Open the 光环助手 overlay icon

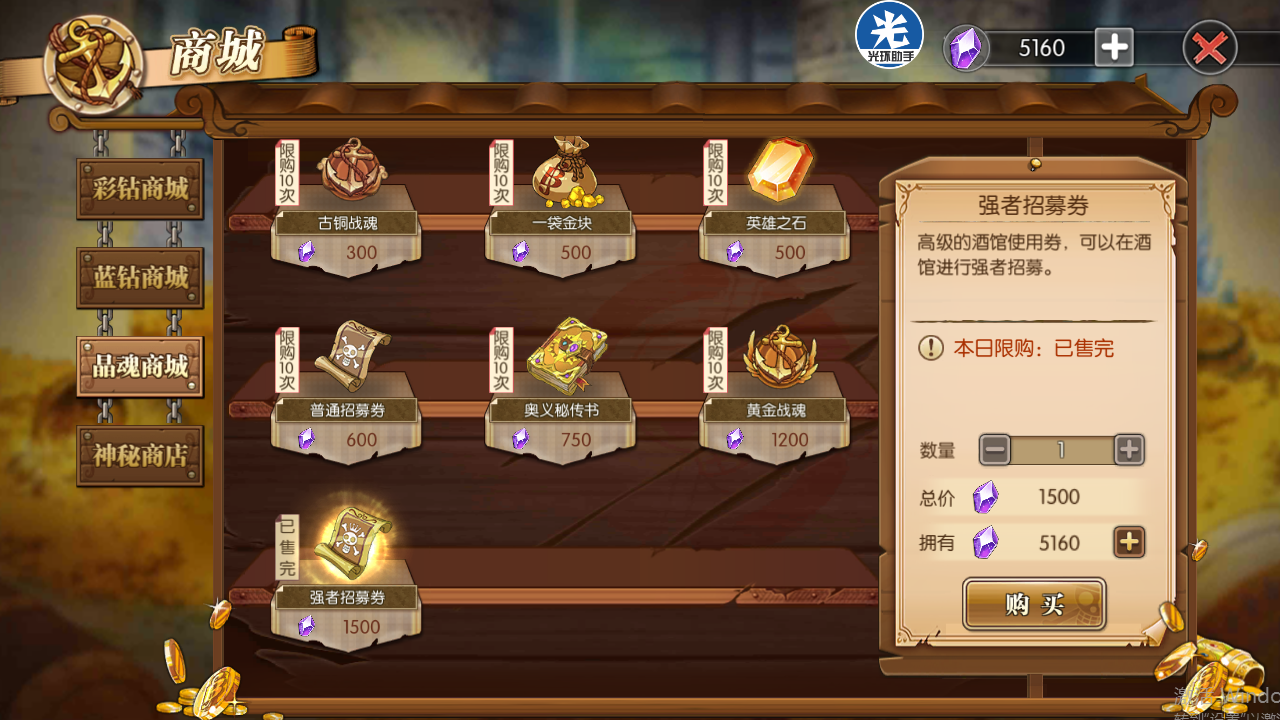coord(889,36)
